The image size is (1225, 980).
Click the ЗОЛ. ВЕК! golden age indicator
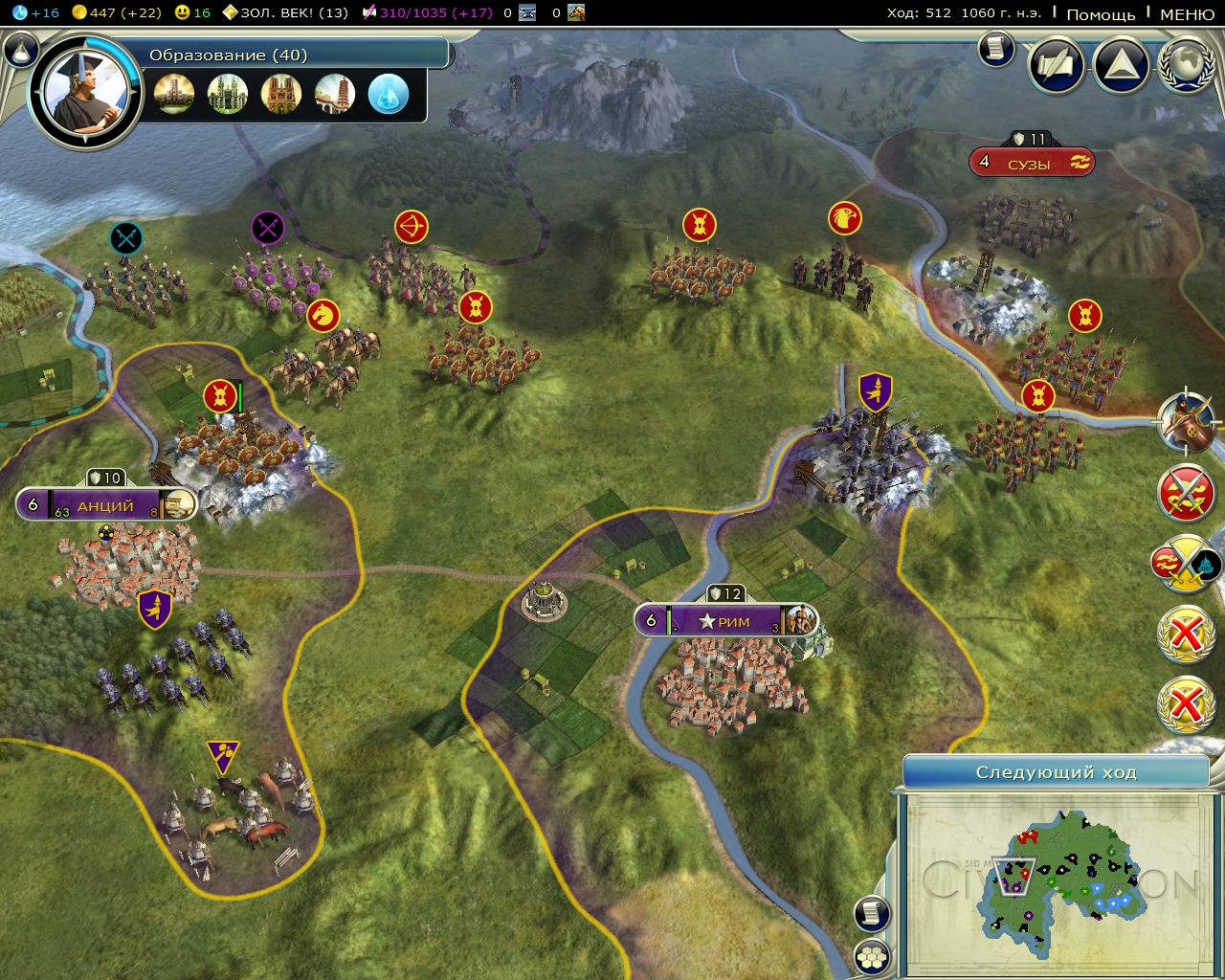[287, 13]
